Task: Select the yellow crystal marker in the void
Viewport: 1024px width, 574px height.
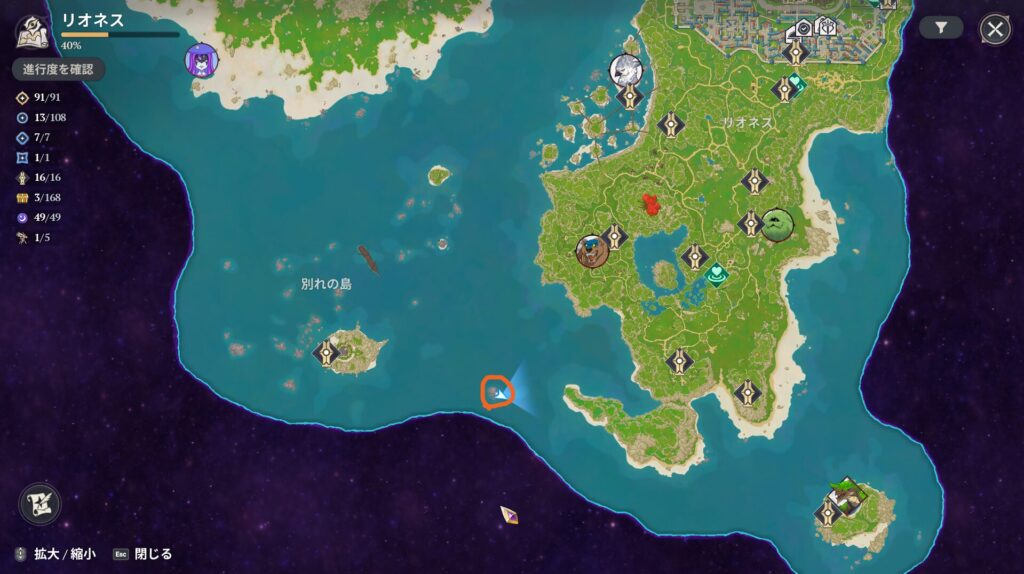Action: (509, 514)
